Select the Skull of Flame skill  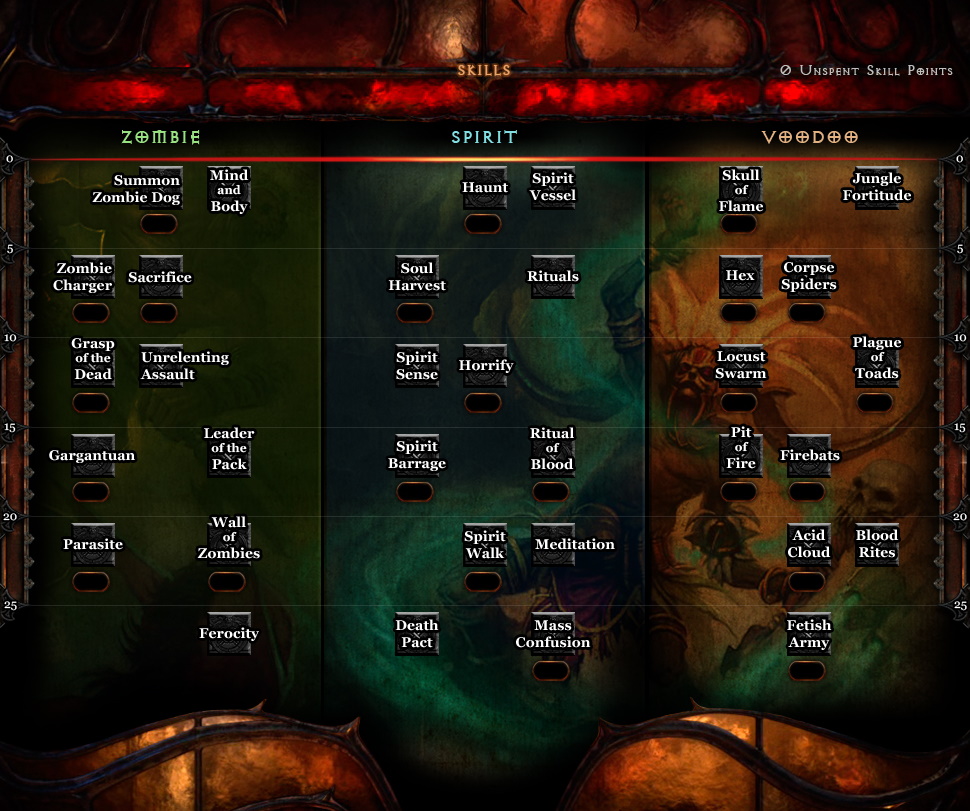pyautogui.click(x=740, y=188)
